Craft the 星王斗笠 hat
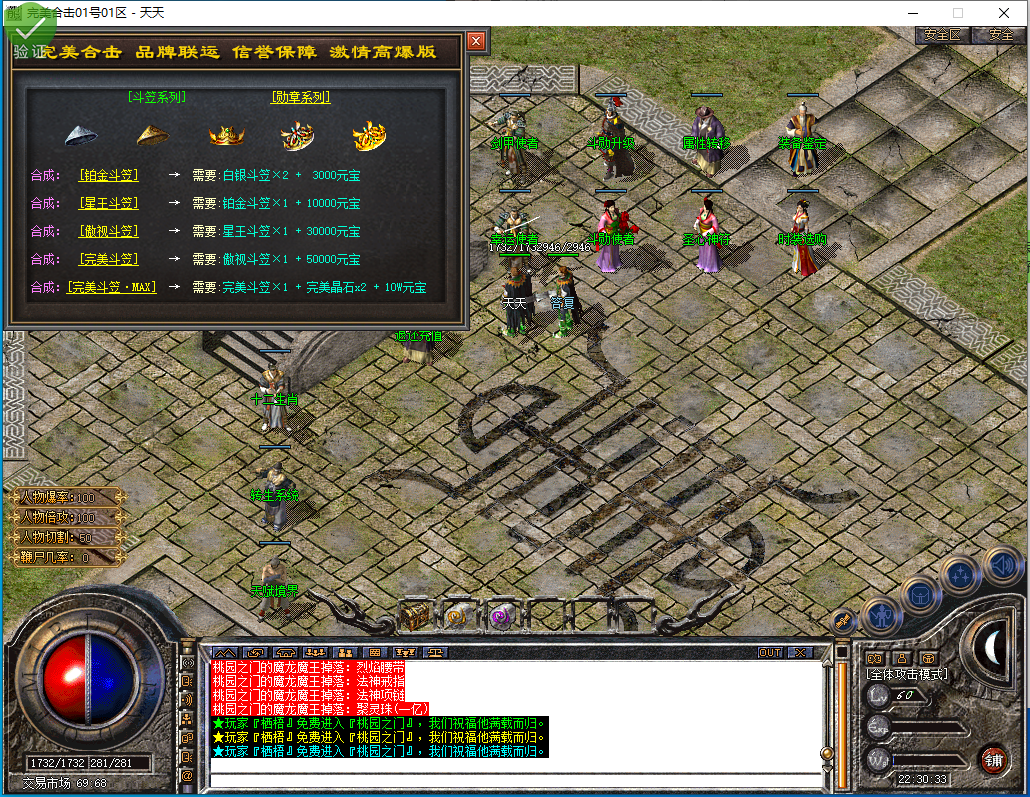 point(109,203)
